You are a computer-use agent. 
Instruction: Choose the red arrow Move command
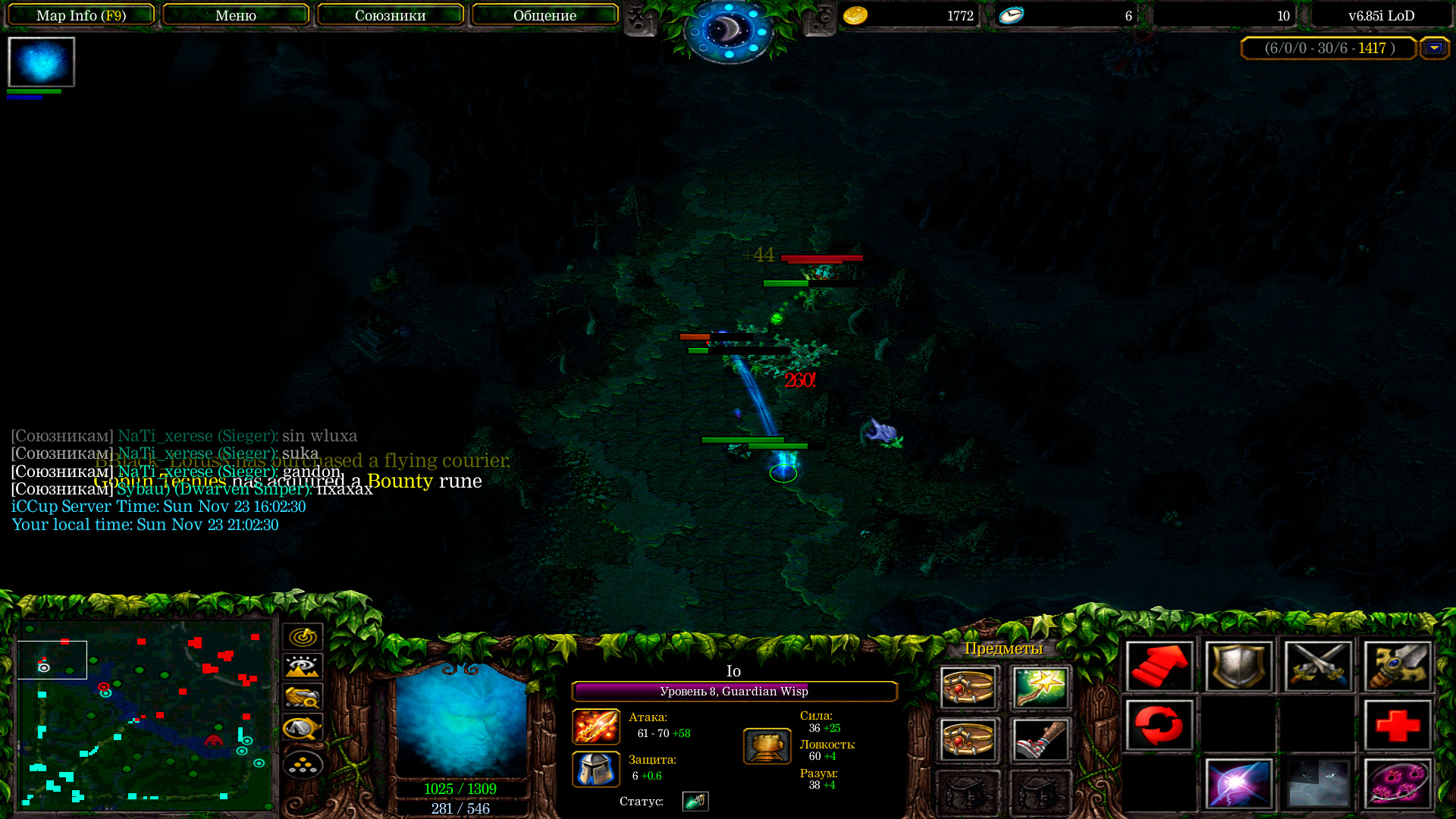coord(1159,667)
